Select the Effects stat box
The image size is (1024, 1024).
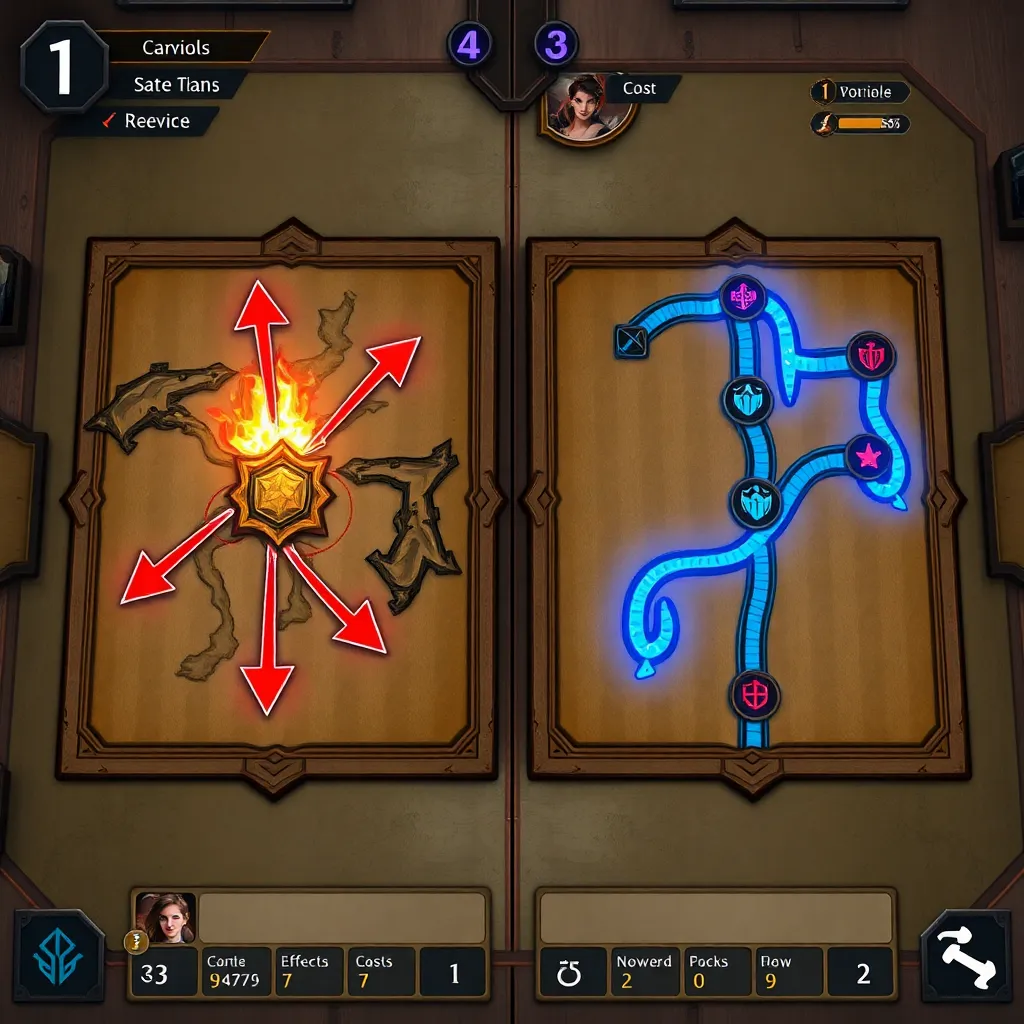point(307,972)
